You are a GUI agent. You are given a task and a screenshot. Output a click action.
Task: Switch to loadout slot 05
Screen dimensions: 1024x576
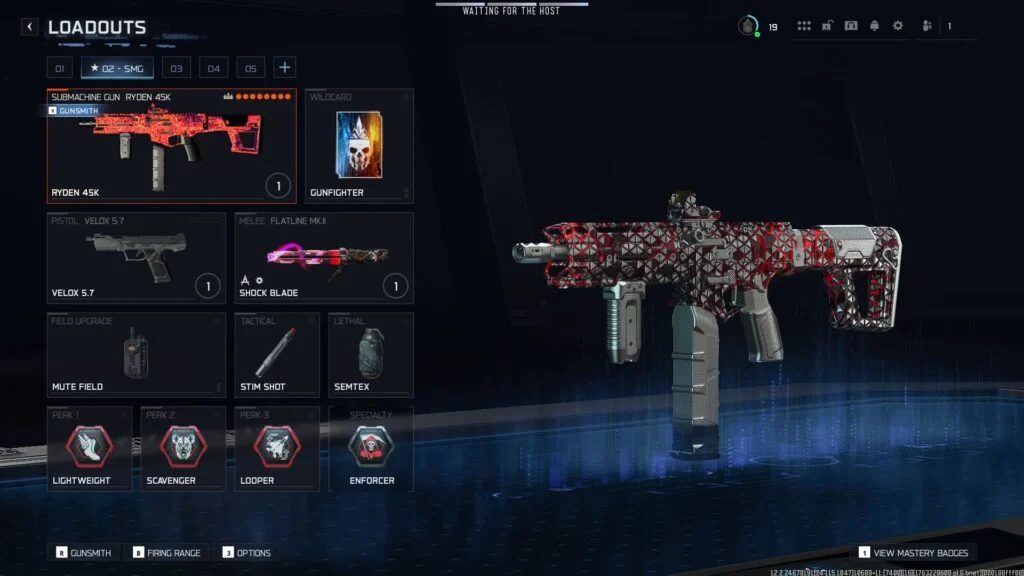coord(250,68)
